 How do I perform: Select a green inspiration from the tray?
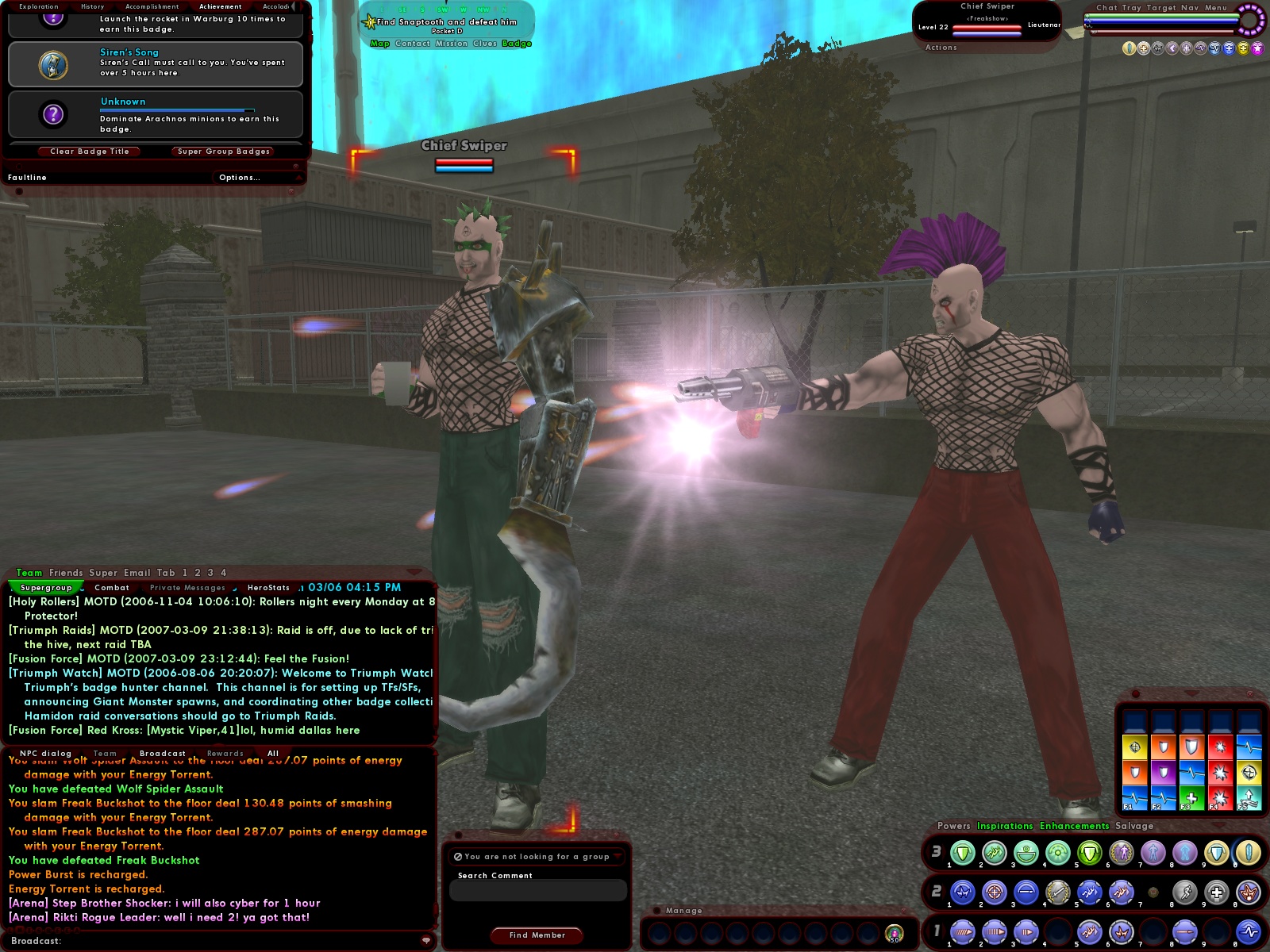(x=1192, y=798)
